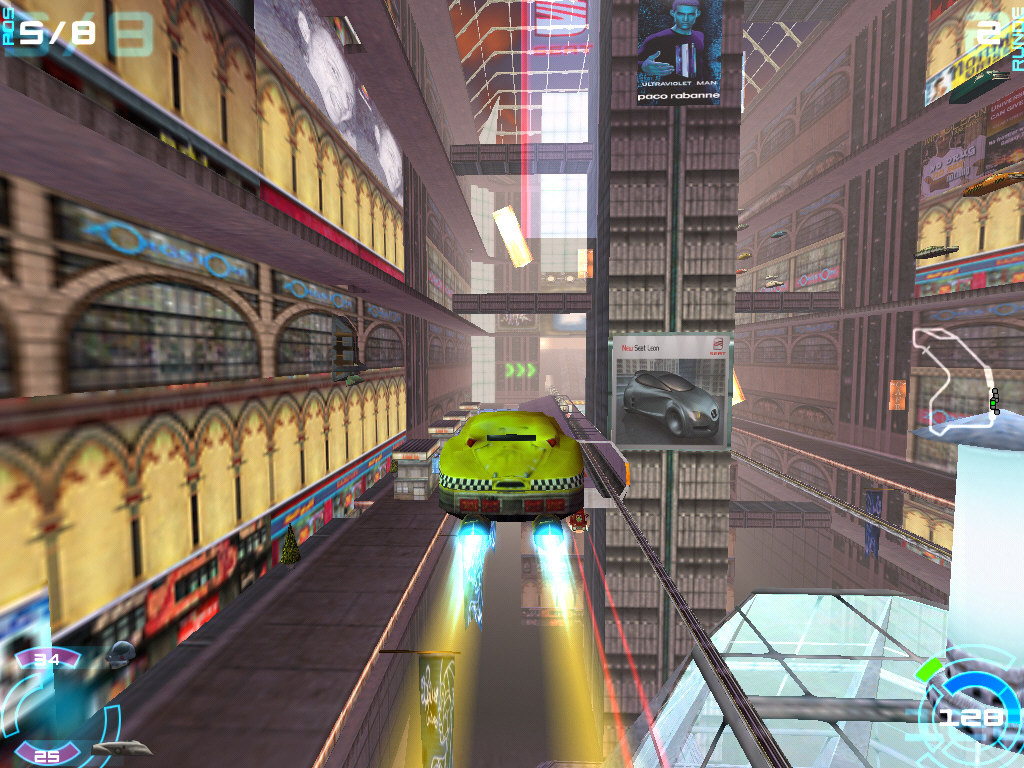This screenshot has width=1024, height=768.
Task: Select the green player marker on minimap
Action: 994,402
